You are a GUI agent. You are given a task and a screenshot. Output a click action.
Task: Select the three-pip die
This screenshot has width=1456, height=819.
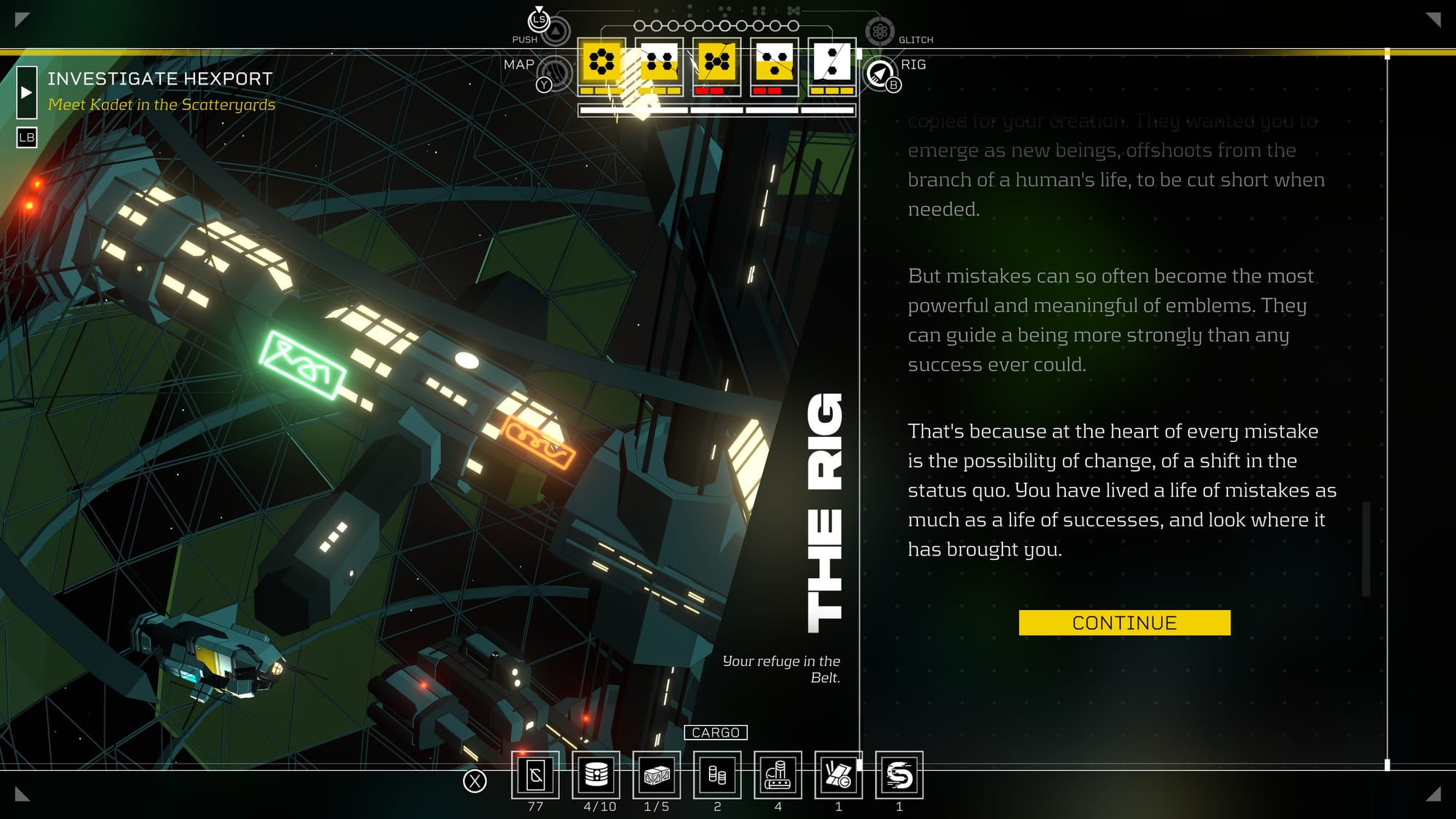point(774,62)
